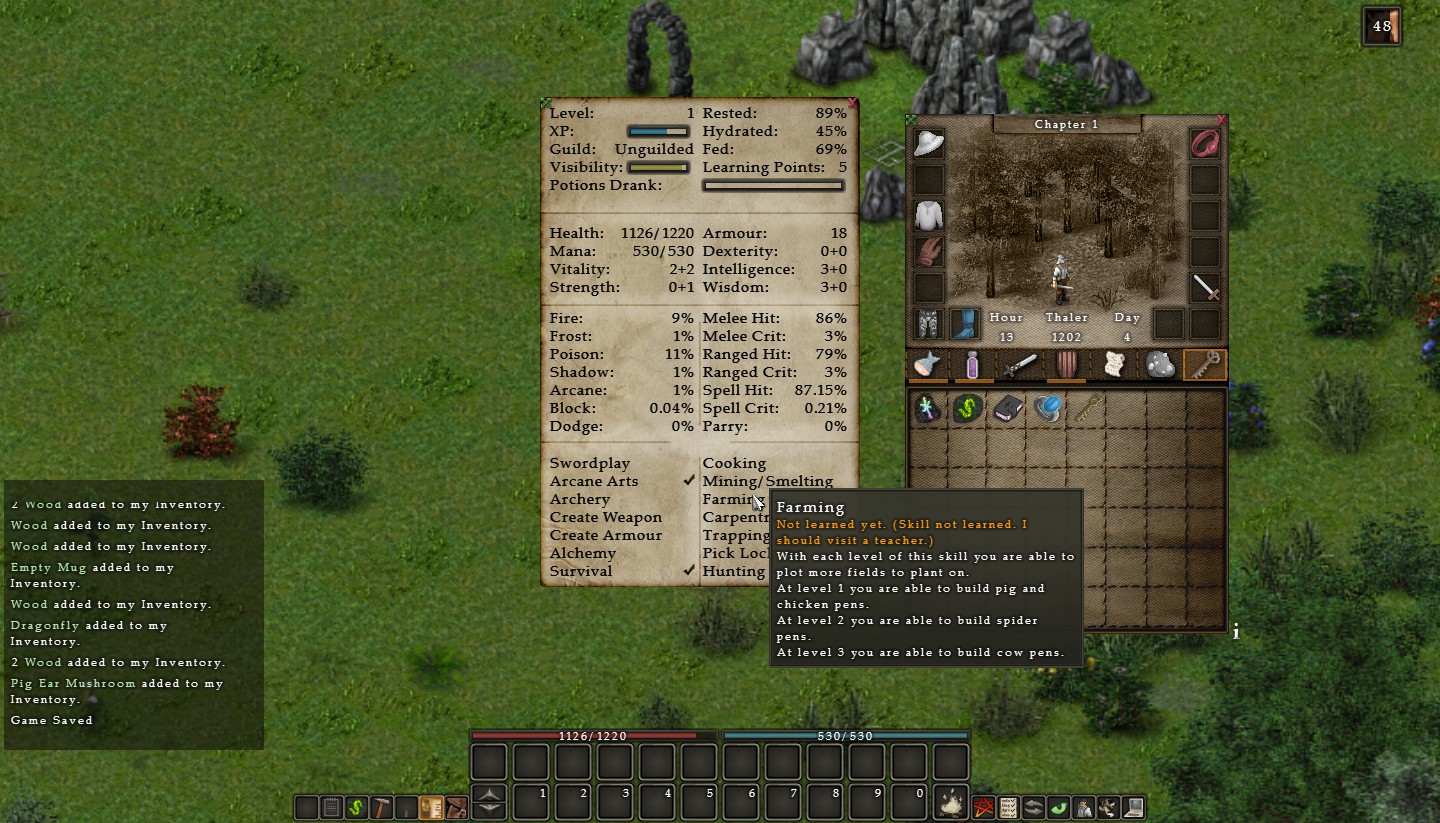Click the checkmark beside Survival skill
This screenshot has width=1440, height=823.
689,570
